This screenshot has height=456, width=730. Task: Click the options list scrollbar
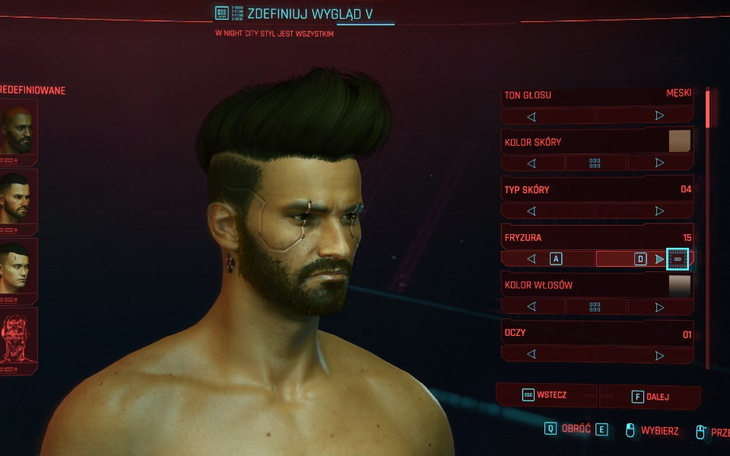(708, 108)
